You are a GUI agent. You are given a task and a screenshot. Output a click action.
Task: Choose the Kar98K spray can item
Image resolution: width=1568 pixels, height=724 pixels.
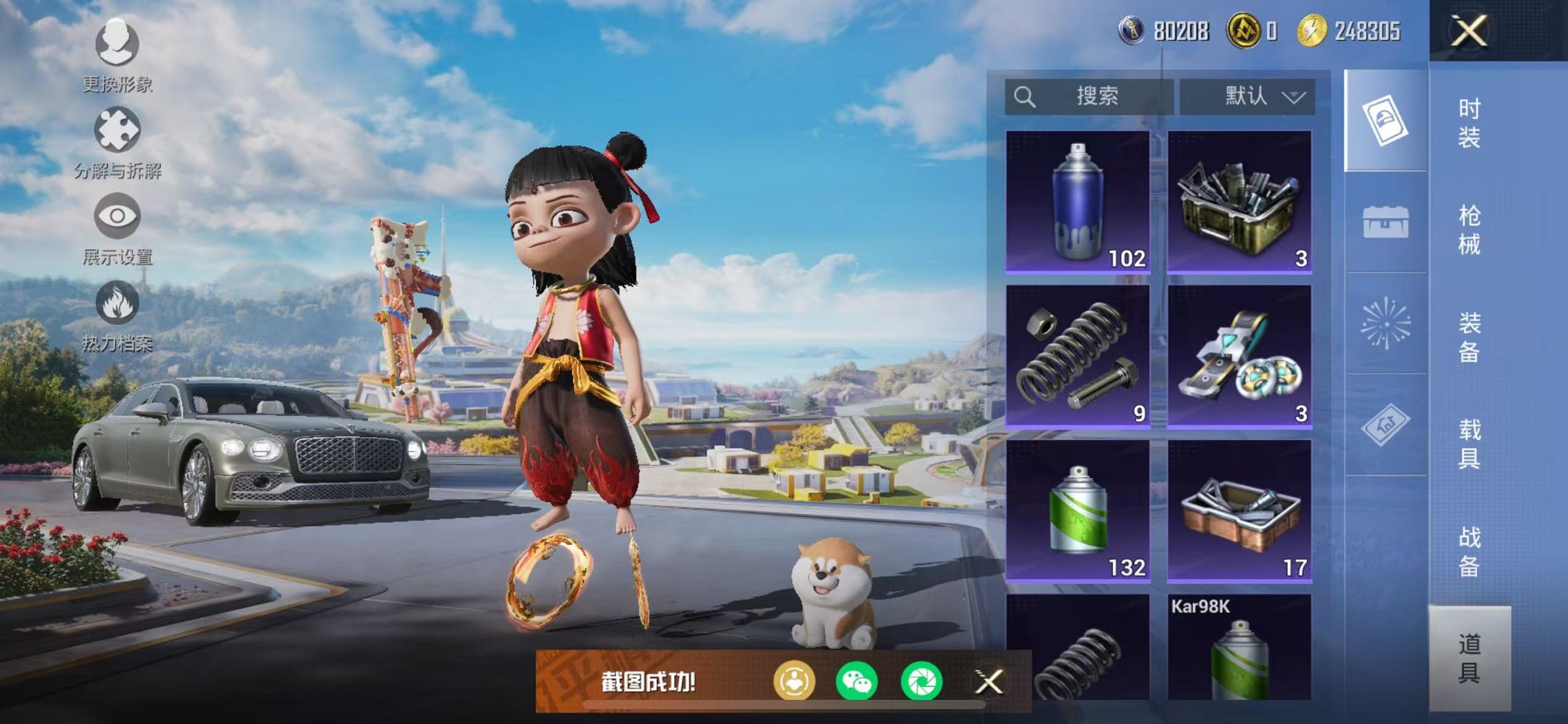(1239, 647)
